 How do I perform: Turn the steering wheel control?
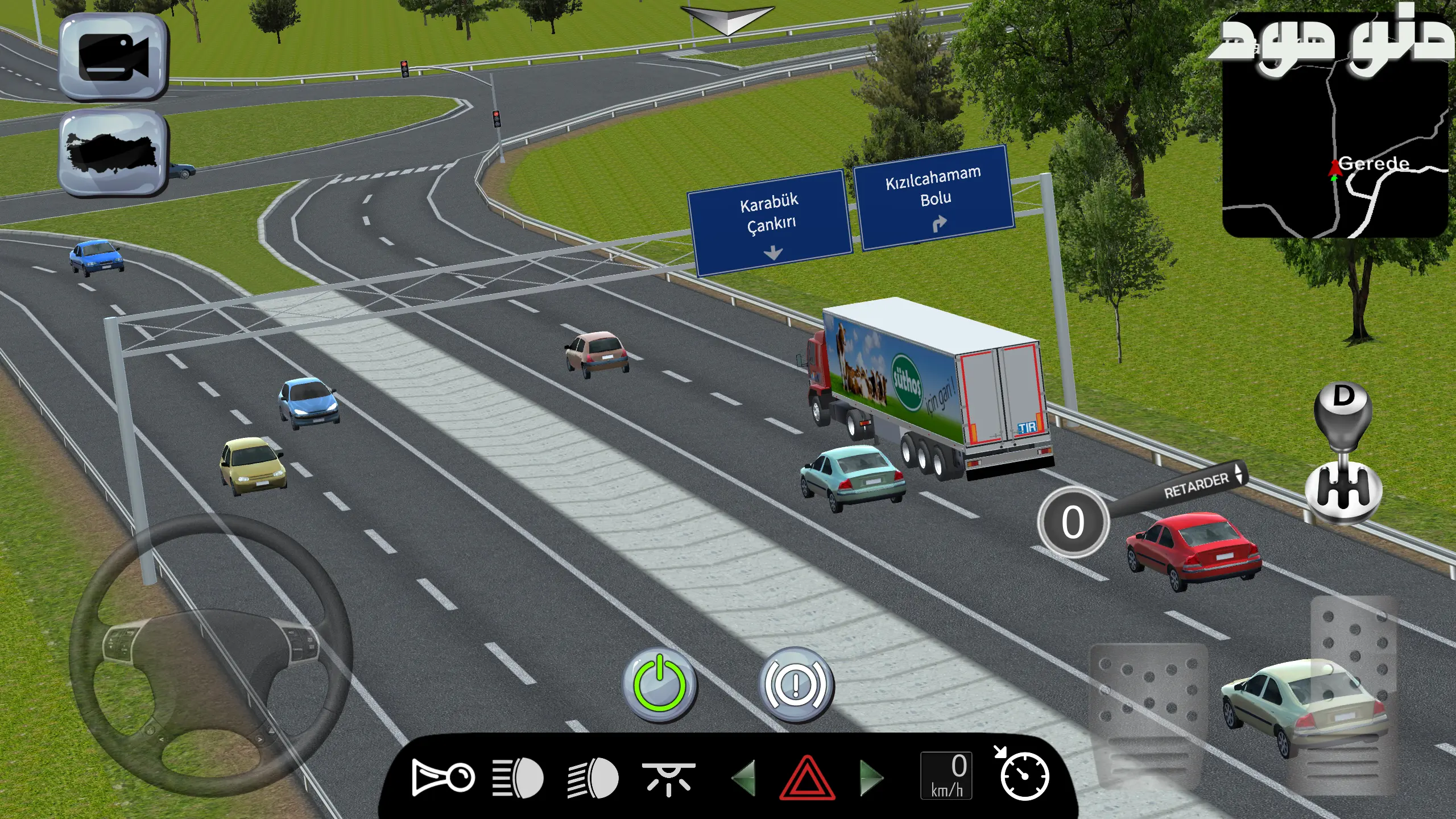click(x=210, y=654)
